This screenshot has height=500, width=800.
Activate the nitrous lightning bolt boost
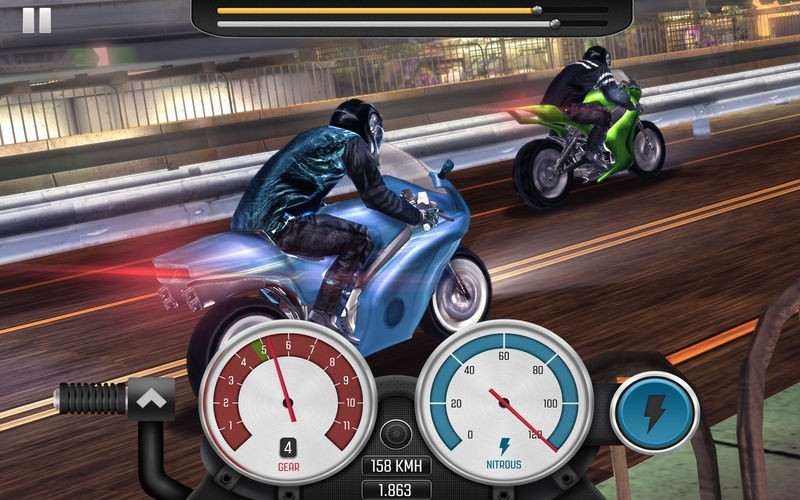pos(654,411)
